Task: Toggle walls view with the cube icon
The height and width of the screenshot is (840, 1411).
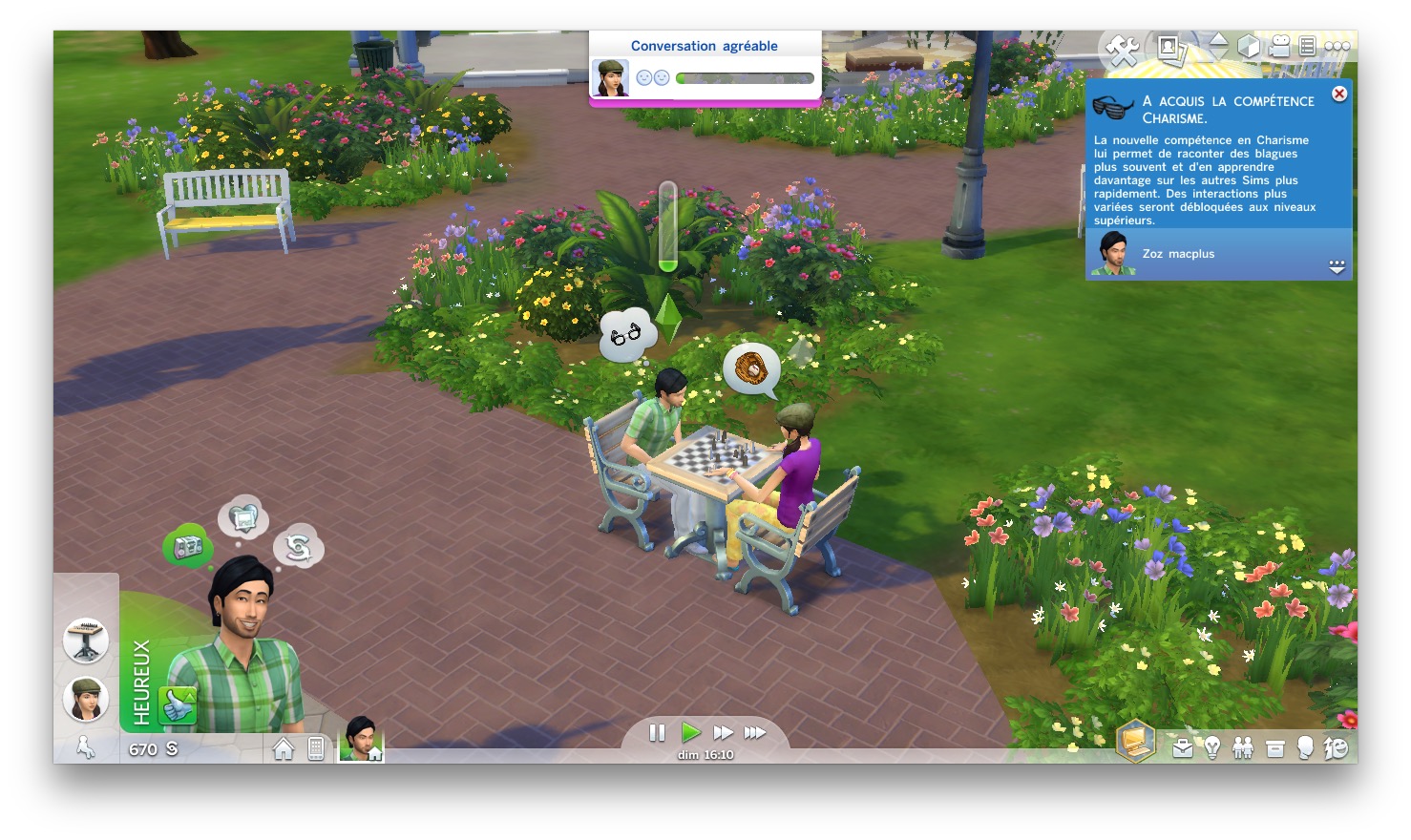Action: click(x=1248, y=46)
